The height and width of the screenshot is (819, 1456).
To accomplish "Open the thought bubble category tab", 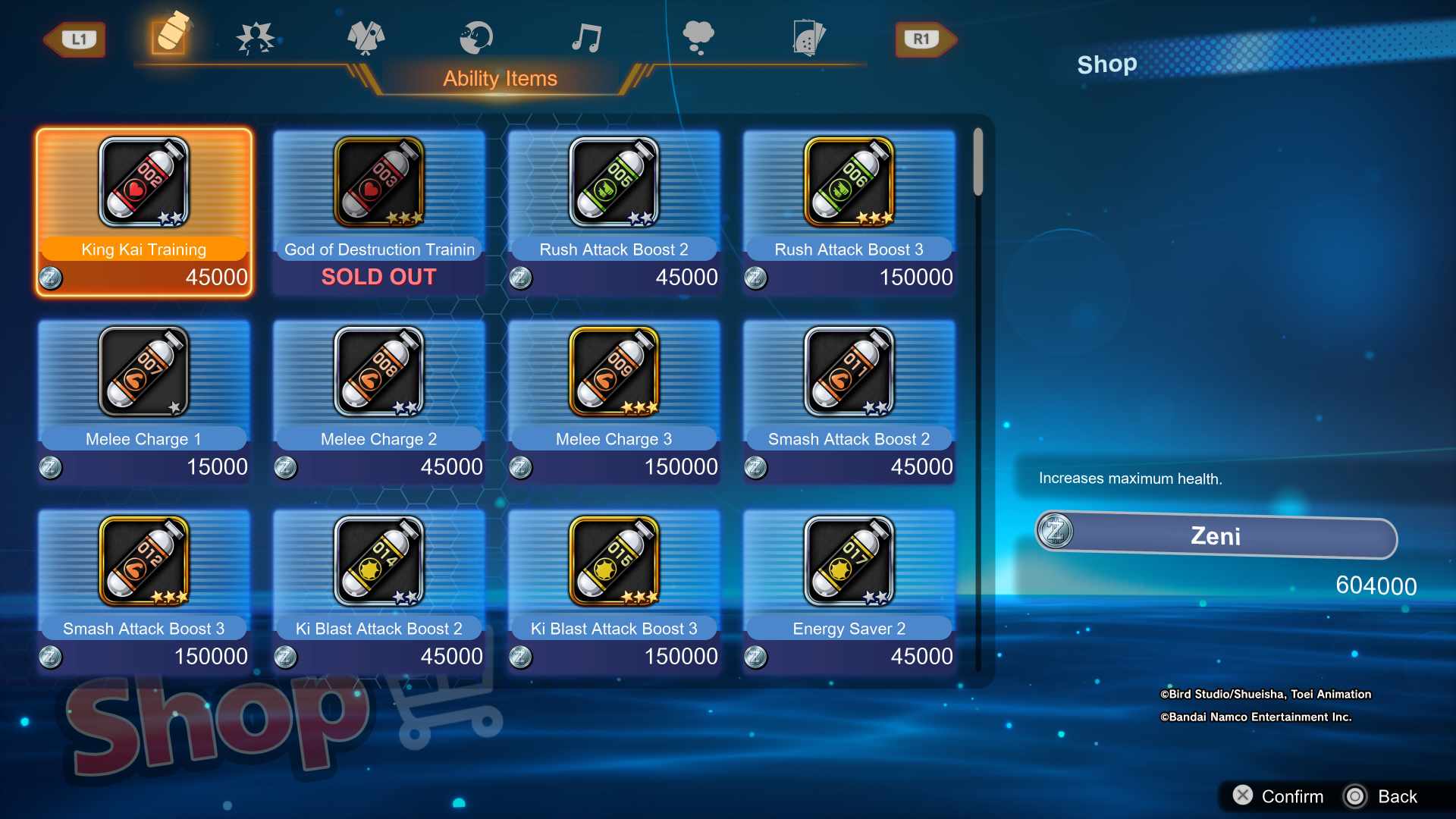I will [698, 38].
